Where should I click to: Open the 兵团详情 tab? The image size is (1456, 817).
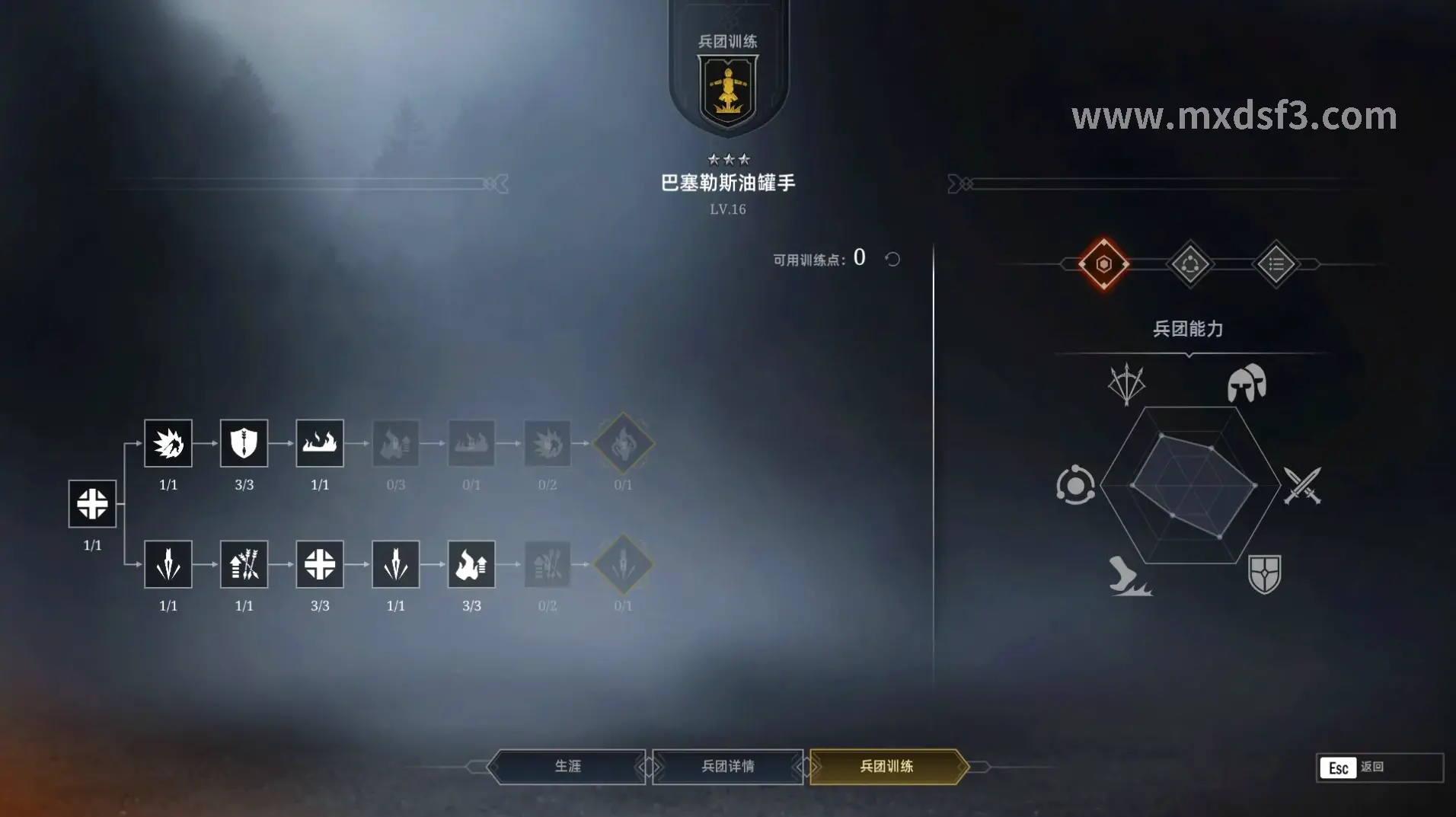coord(727,767)
